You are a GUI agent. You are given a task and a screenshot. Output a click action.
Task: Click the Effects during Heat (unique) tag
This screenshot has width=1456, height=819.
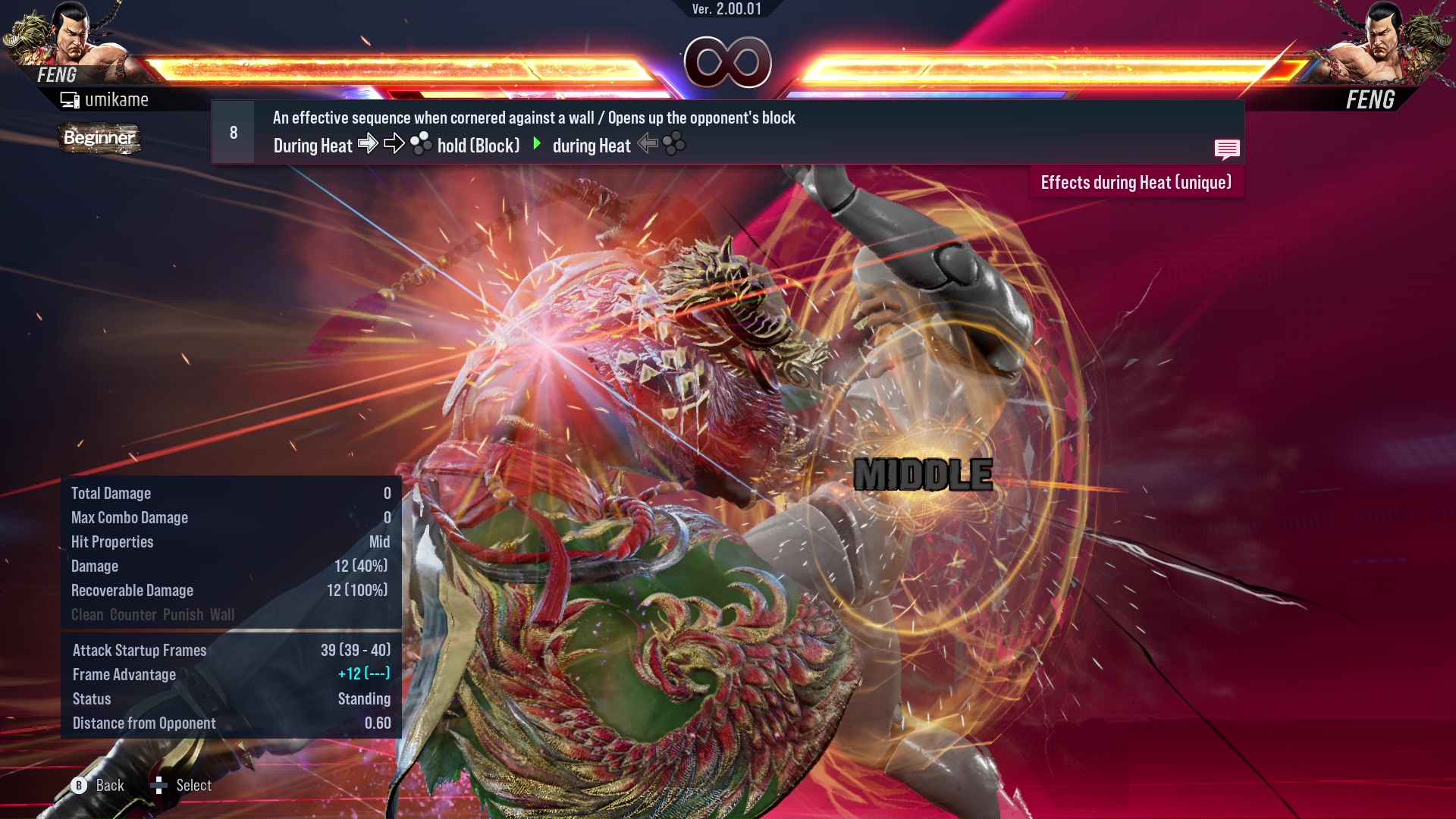click(1135, 182)
